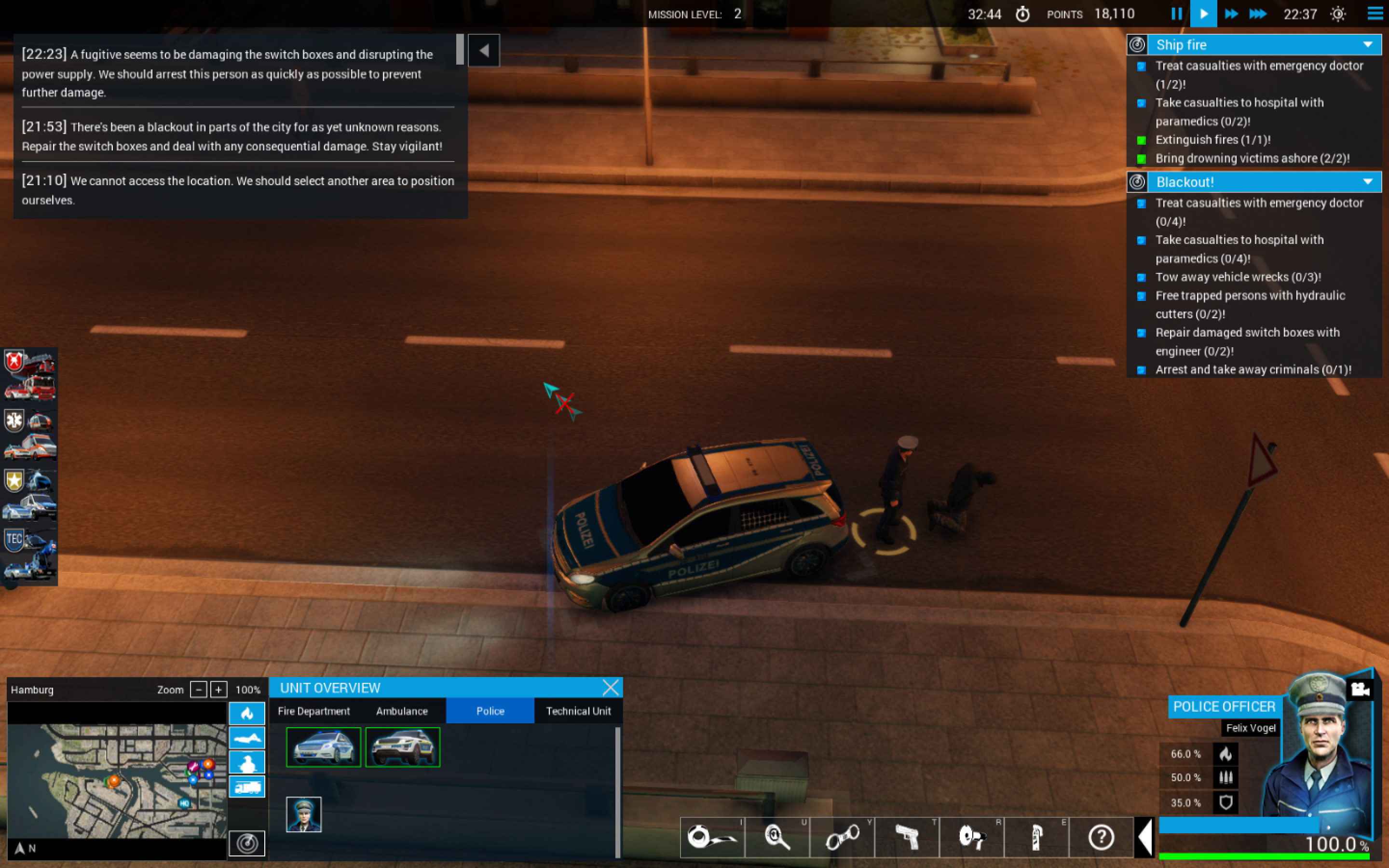Zoom out the Hamburg minimap

click(x=198, y=690)
